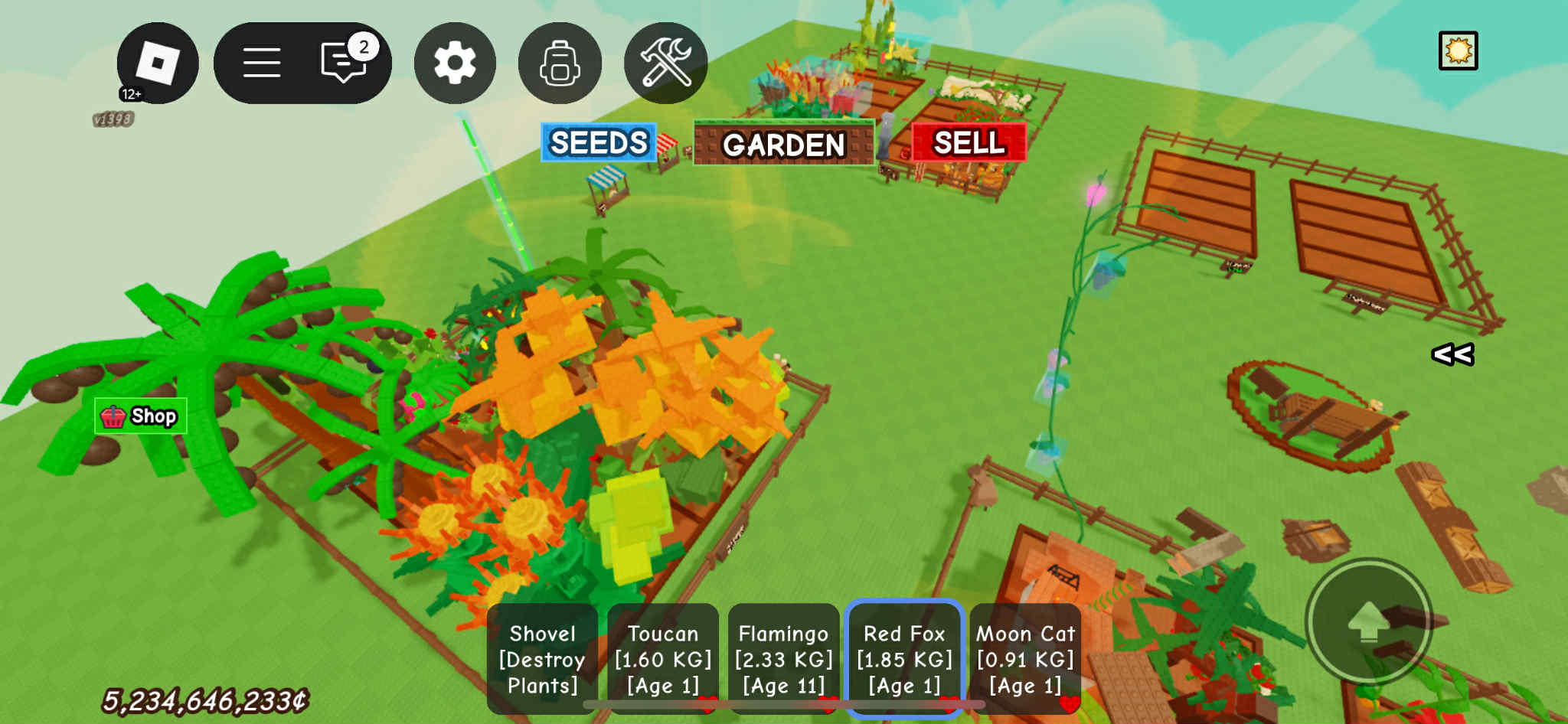Viewport: 1568px width, 724px height.
Task: Open the gear settings
Action: tap(455, 63)
